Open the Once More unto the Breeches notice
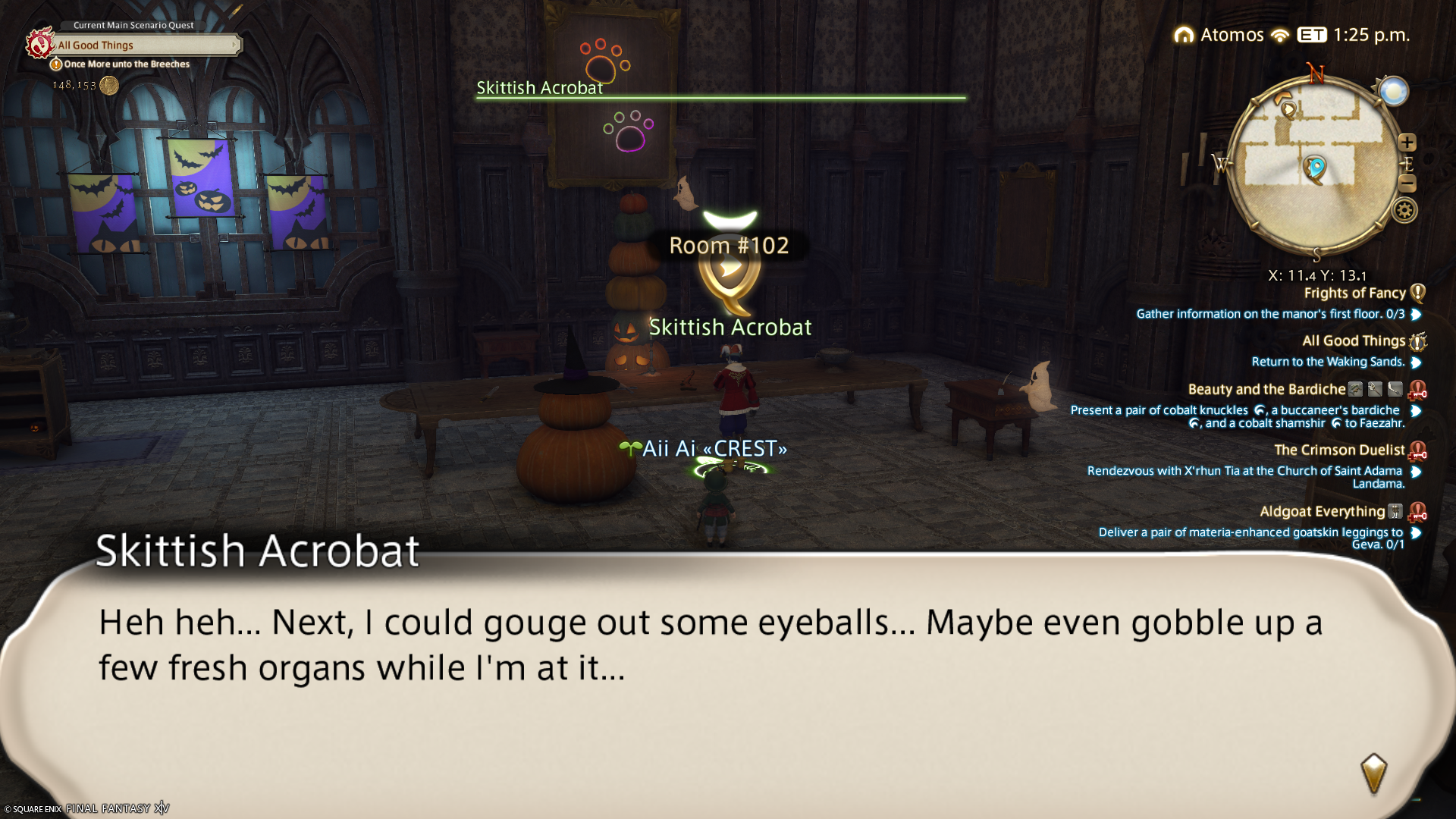The height and width of the screenshot is (819, 1456). 126,64
